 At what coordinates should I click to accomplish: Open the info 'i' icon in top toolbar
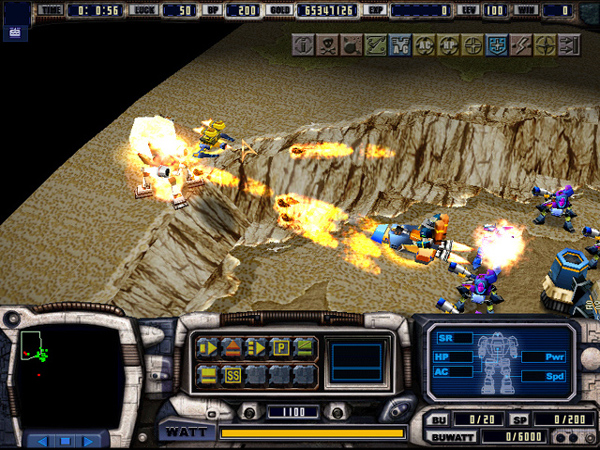click(x=303, y=45)
